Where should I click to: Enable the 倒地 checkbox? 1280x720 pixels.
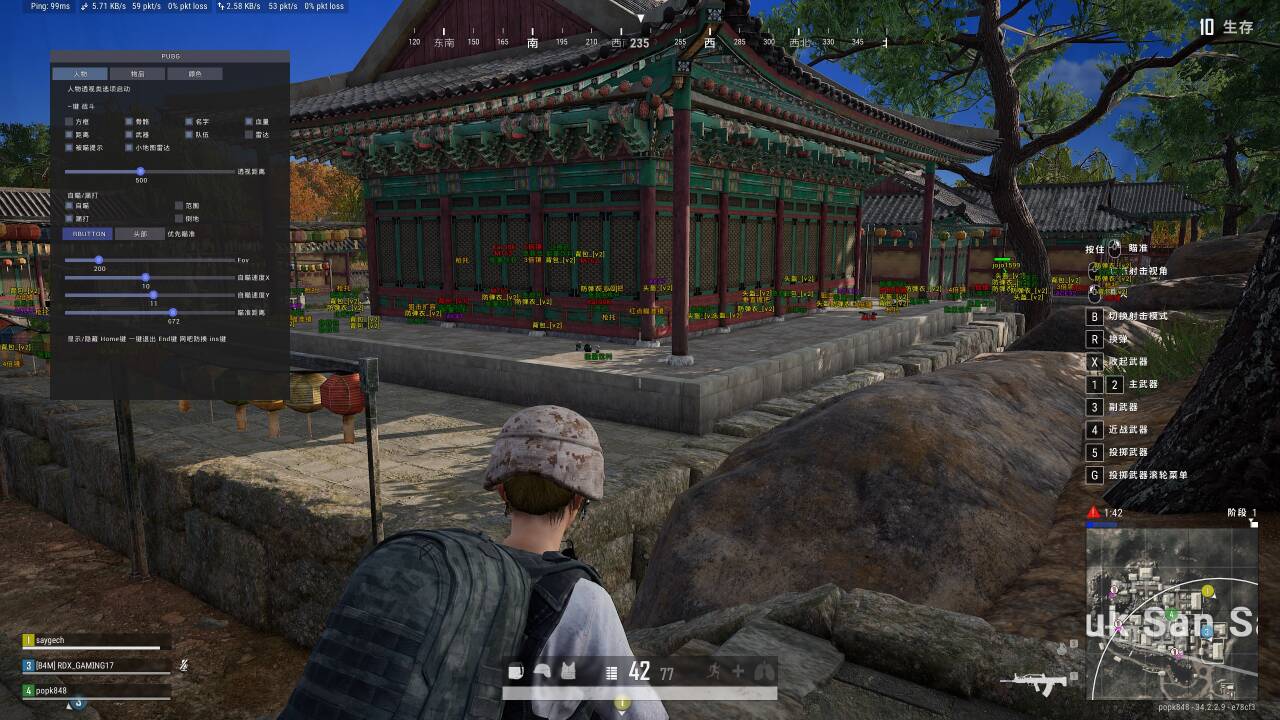[x=179, y=218]
